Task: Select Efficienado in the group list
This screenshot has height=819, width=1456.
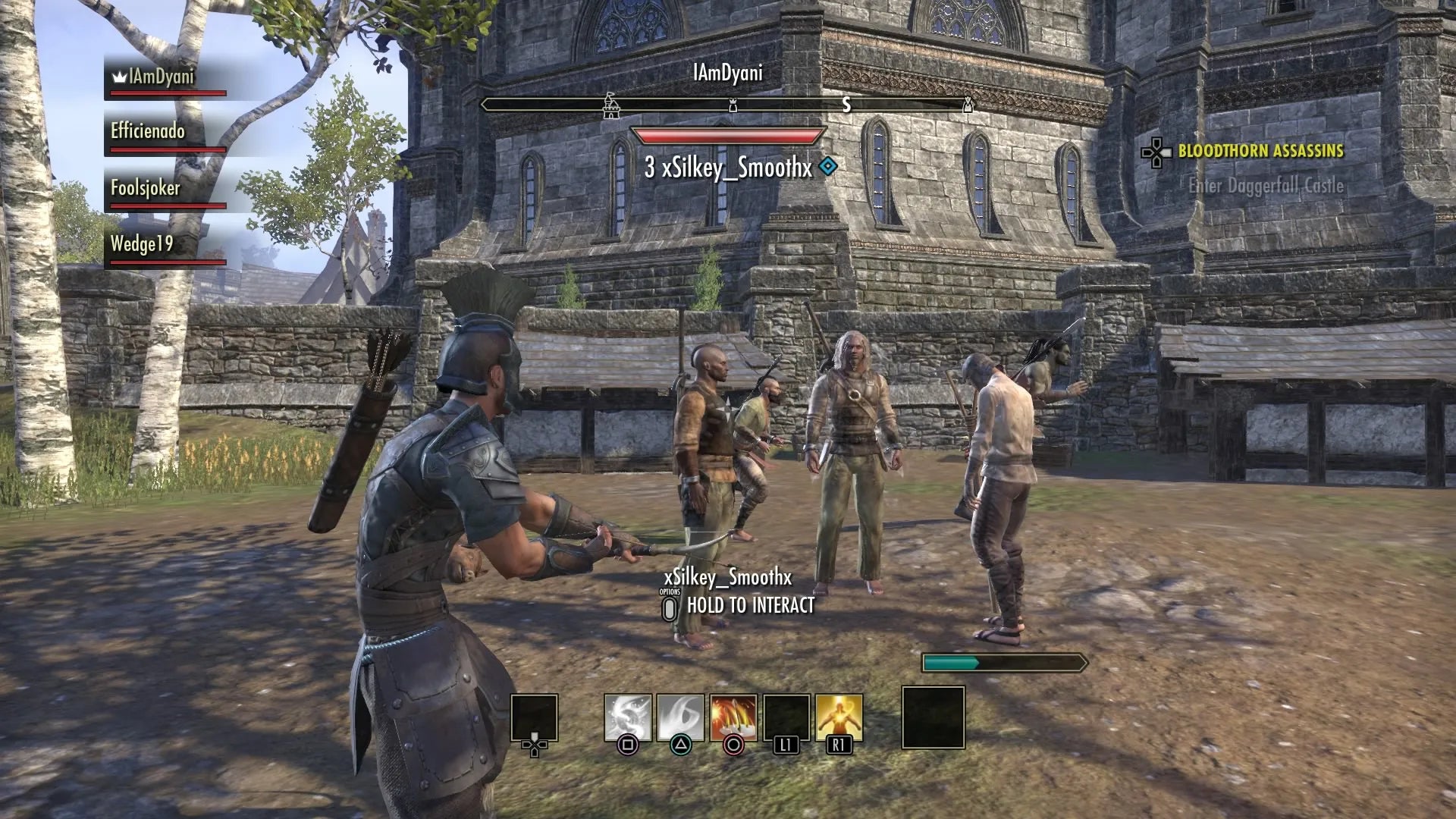Action: pyautogui.click(x=148, y=132)
